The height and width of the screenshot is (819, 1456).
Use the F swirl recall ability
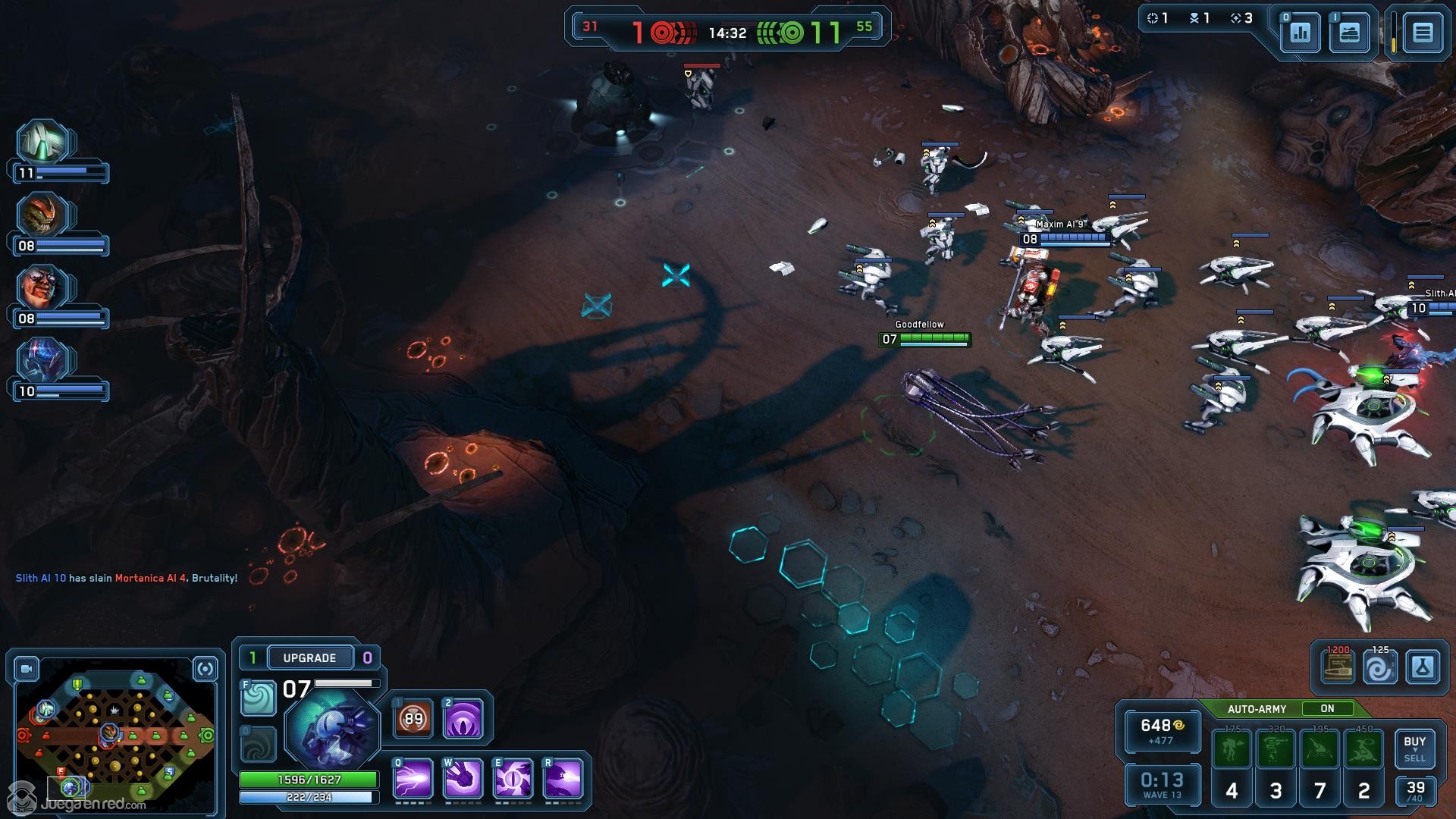(258, 698)
